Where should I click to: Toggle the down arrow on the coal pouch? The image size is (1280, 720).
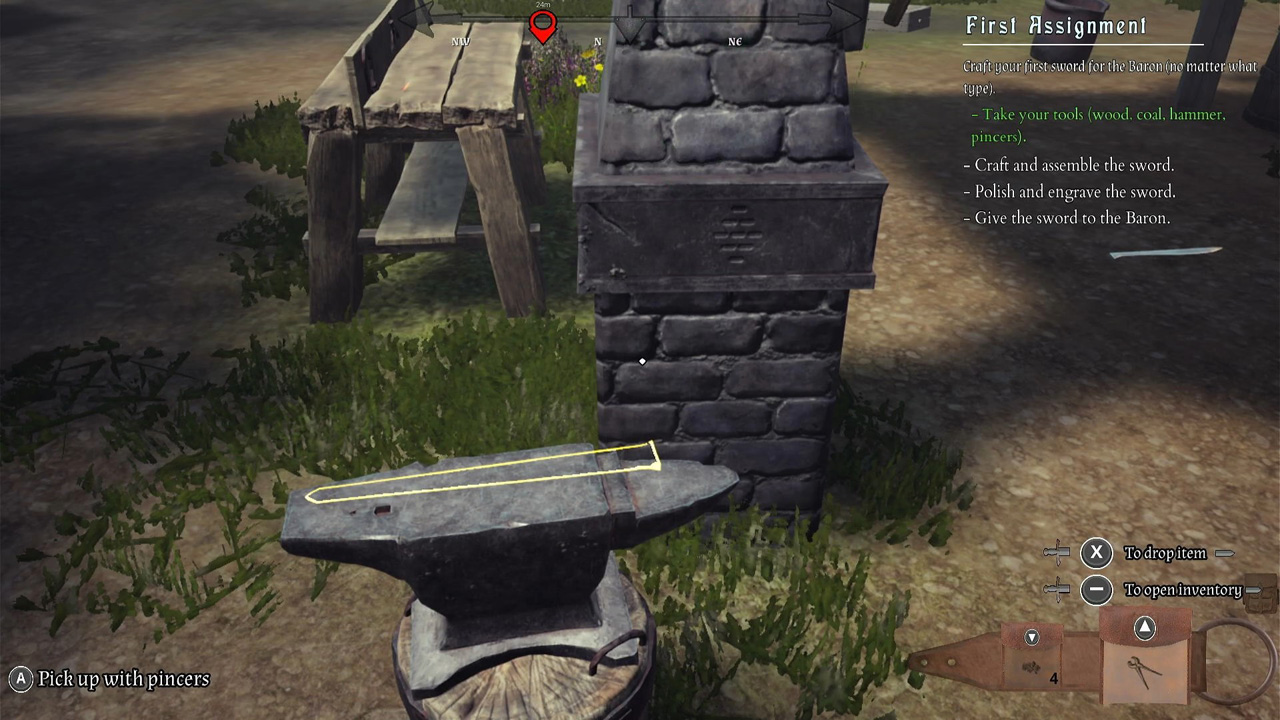click(1031, 637)
